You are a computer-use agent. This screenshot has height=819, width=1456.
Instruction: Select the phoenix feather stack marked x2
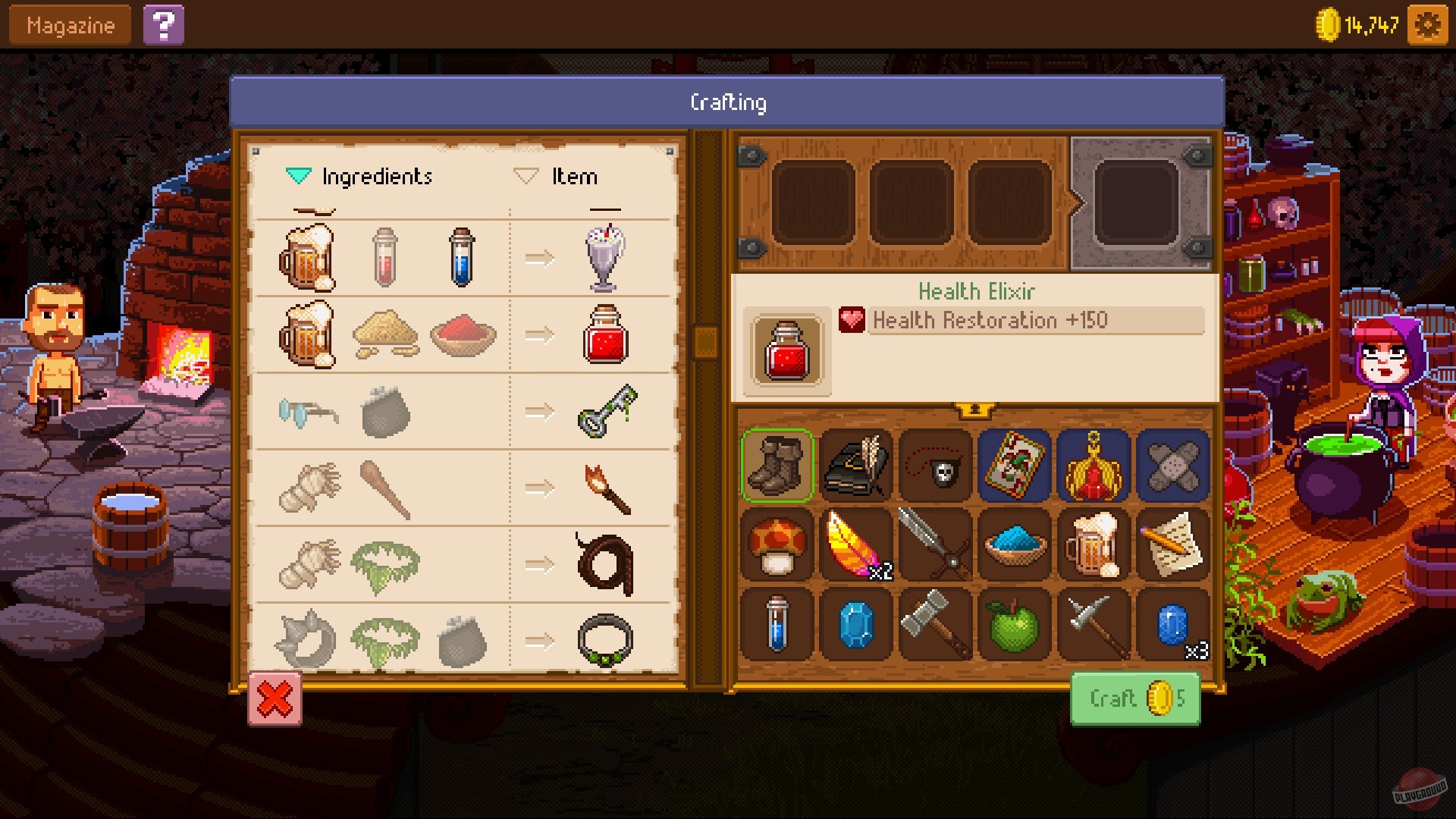(855, 546)
